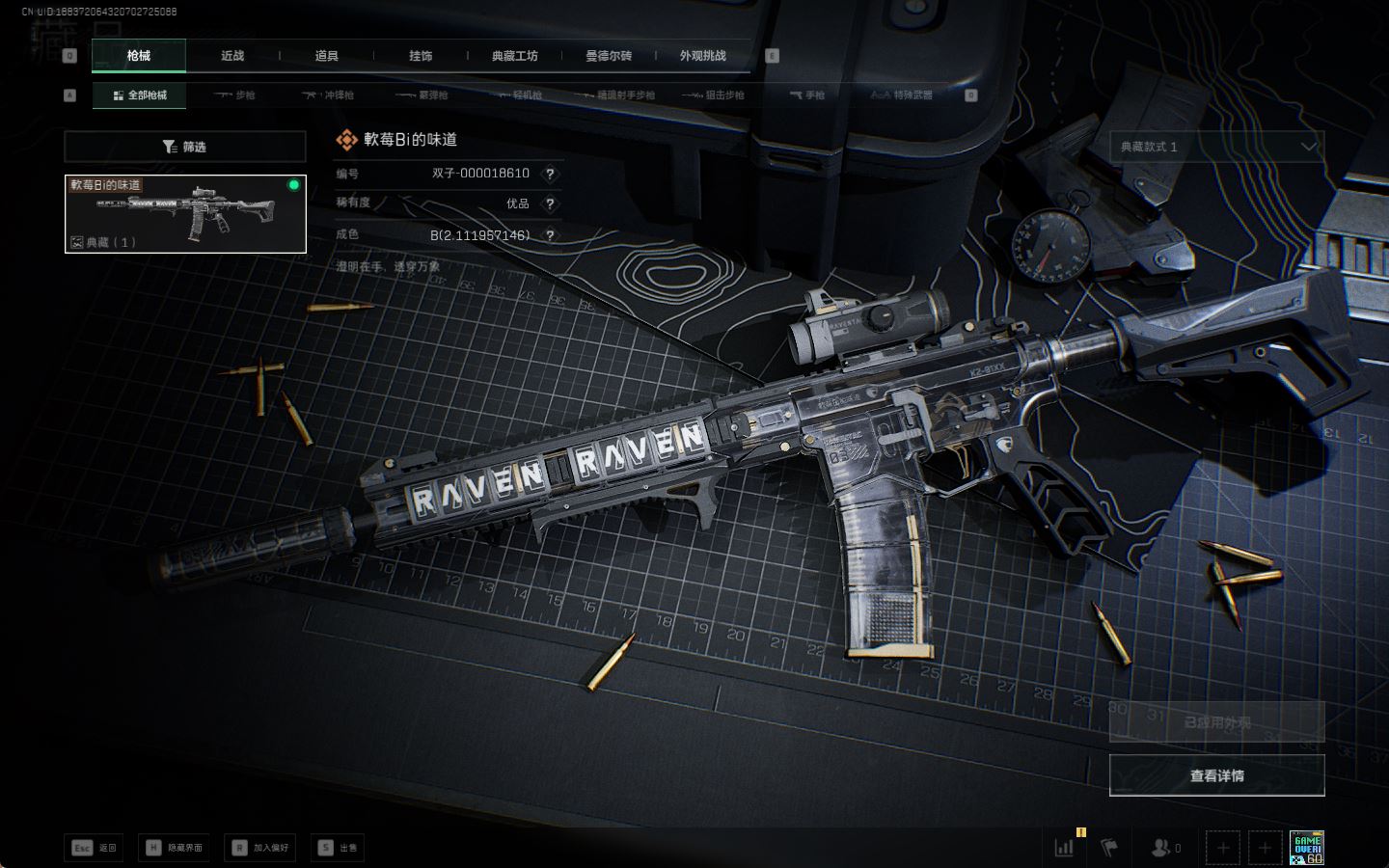Image resolution: width=1389 pixels, height=868 pixels.
Task: Show the 全部枪械 all-firearms category
Action: (x=140, y=95)
